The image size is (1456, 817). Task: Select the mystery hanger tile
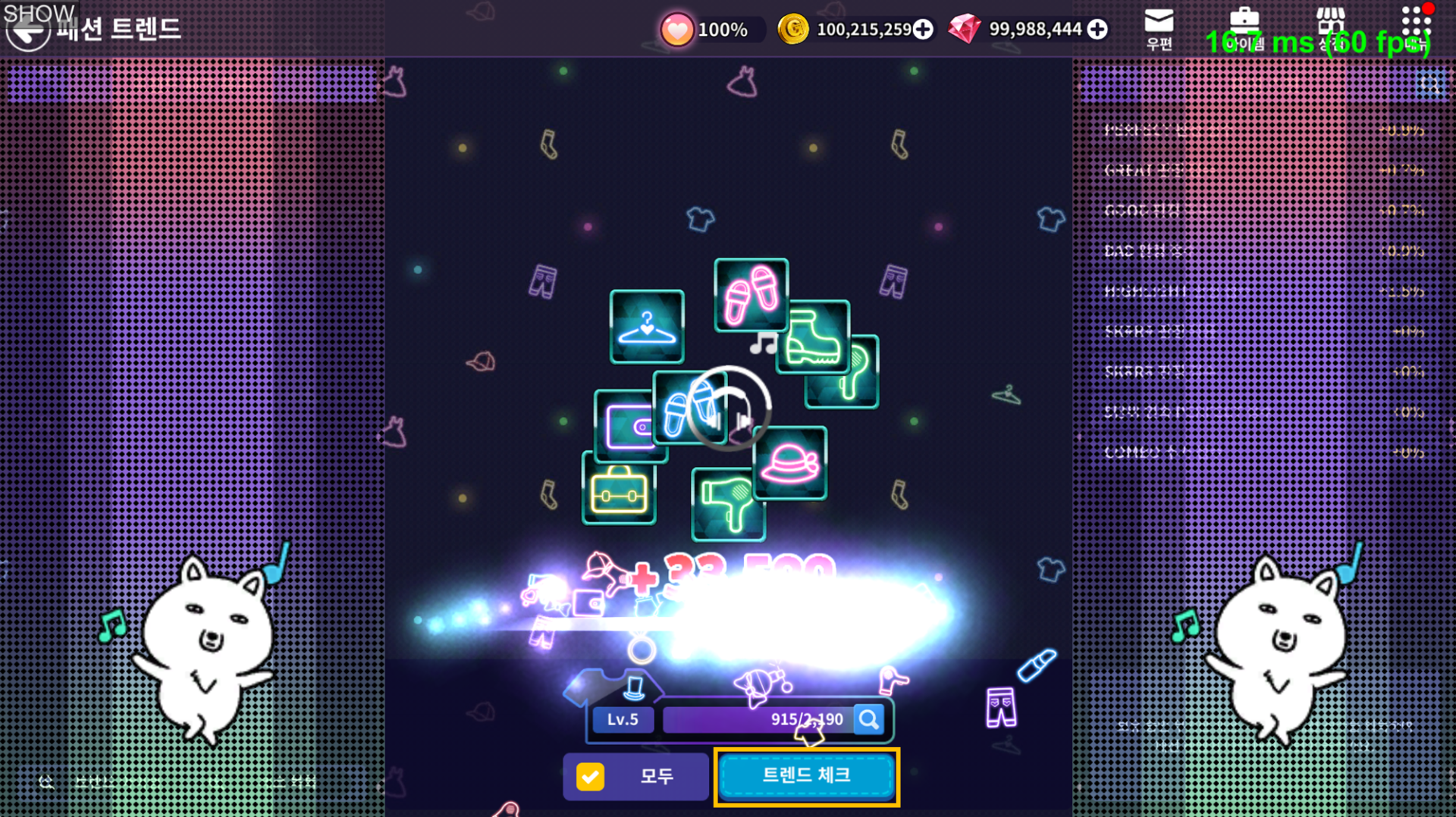point(646,327)
